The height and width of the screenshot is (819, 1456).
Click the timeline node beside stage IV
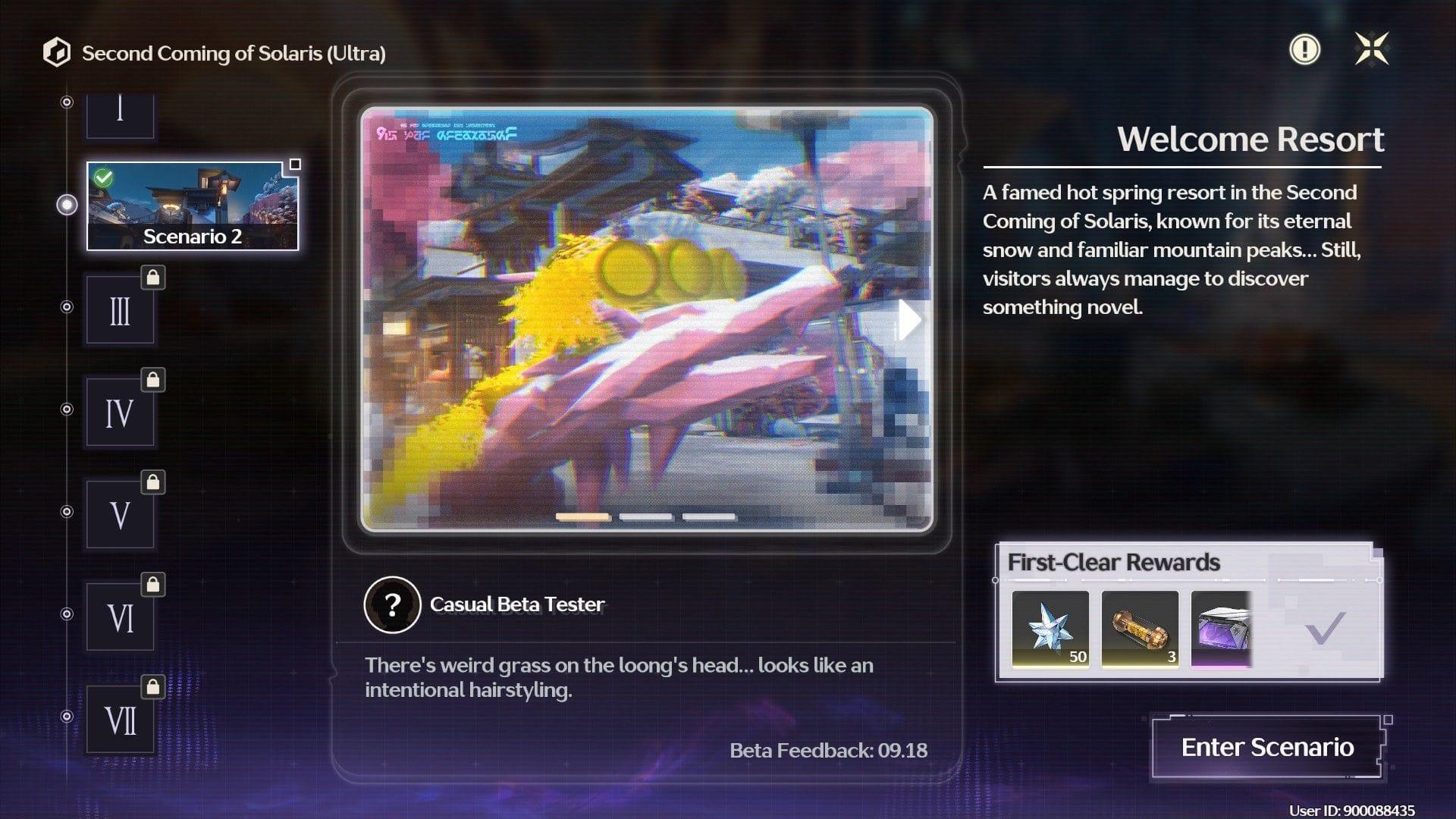point(67,410)
